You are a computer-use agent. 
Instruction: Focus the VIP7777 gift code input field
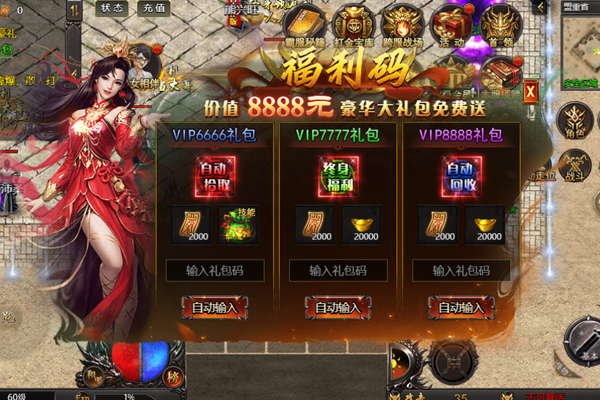337,270
